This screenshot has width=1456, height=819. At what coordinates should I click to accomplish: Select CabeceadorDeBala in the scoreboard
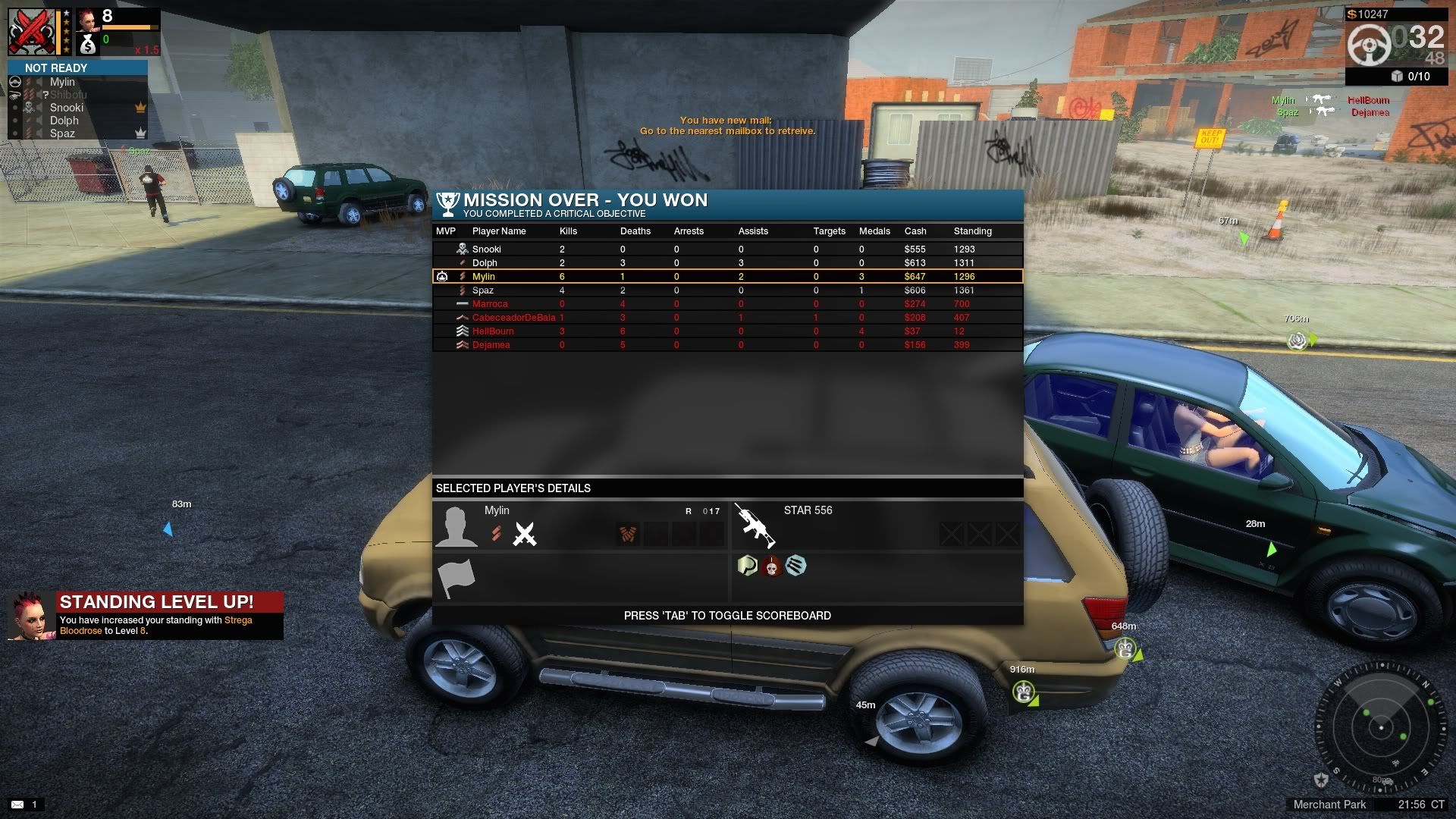coord(513,318)
